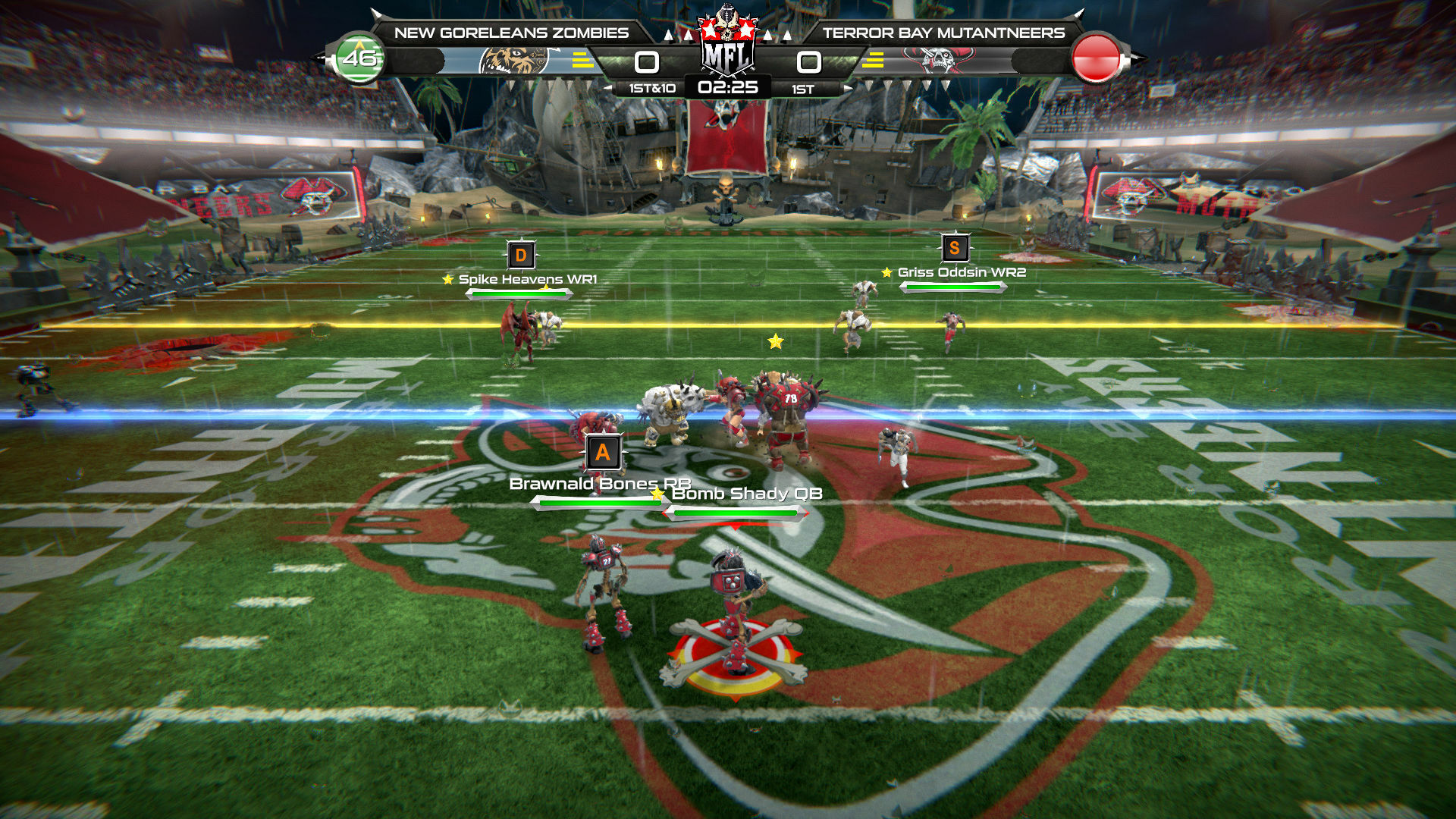Click the Spike Heavens WR1 label
The height and width of the screenshot is (819, 1456).
point(529,280)
